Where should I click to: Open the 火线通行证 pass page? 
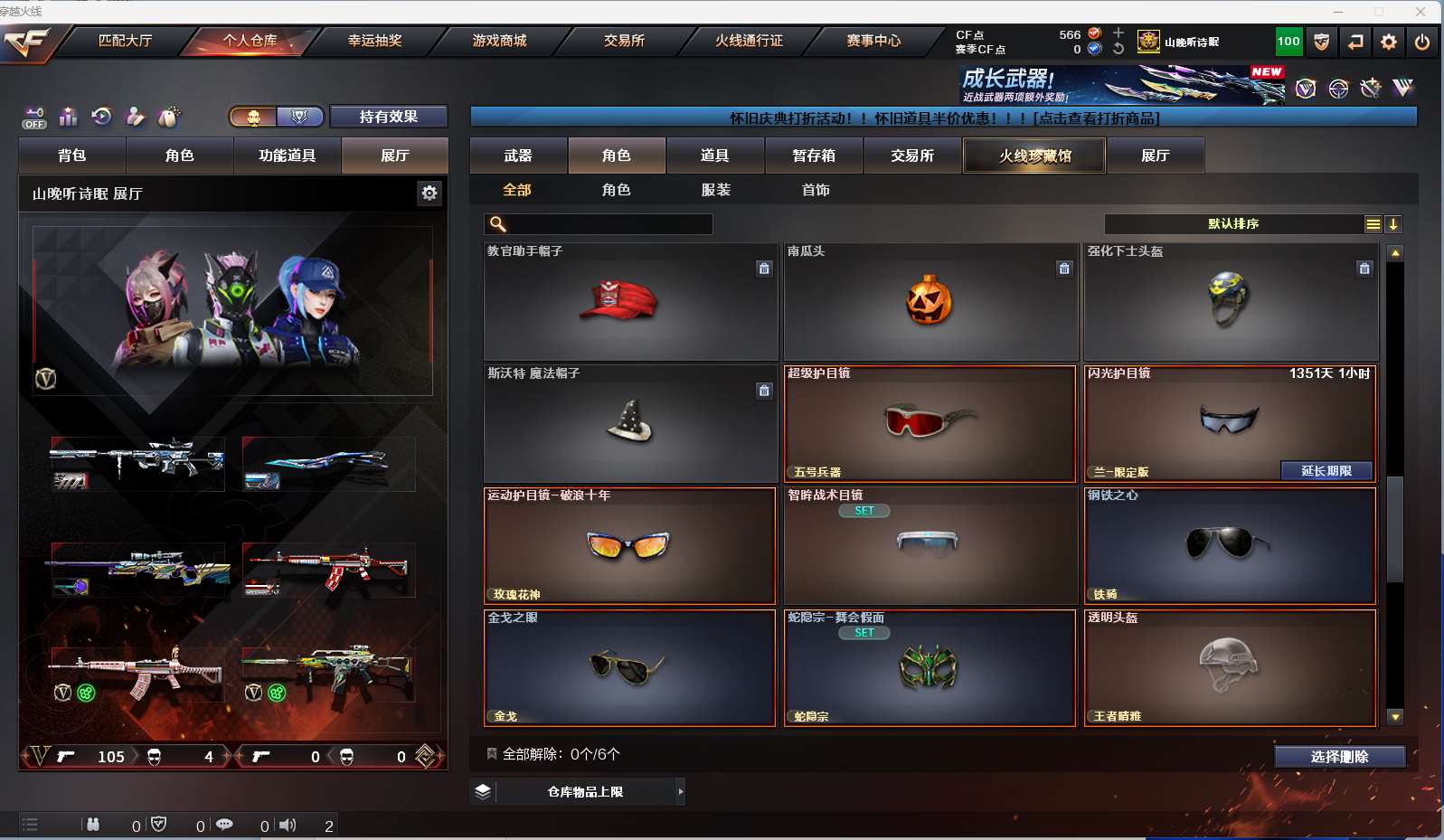749,41
